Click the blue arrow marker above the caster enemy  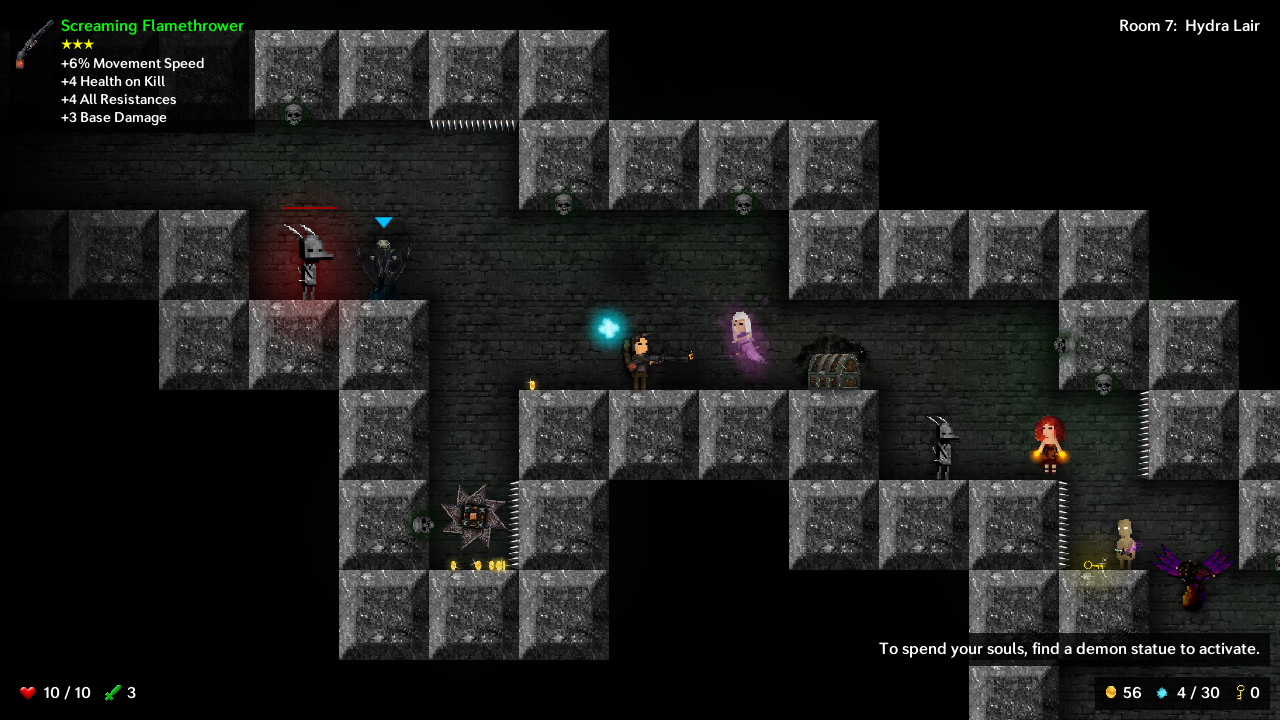click(383, 223)
